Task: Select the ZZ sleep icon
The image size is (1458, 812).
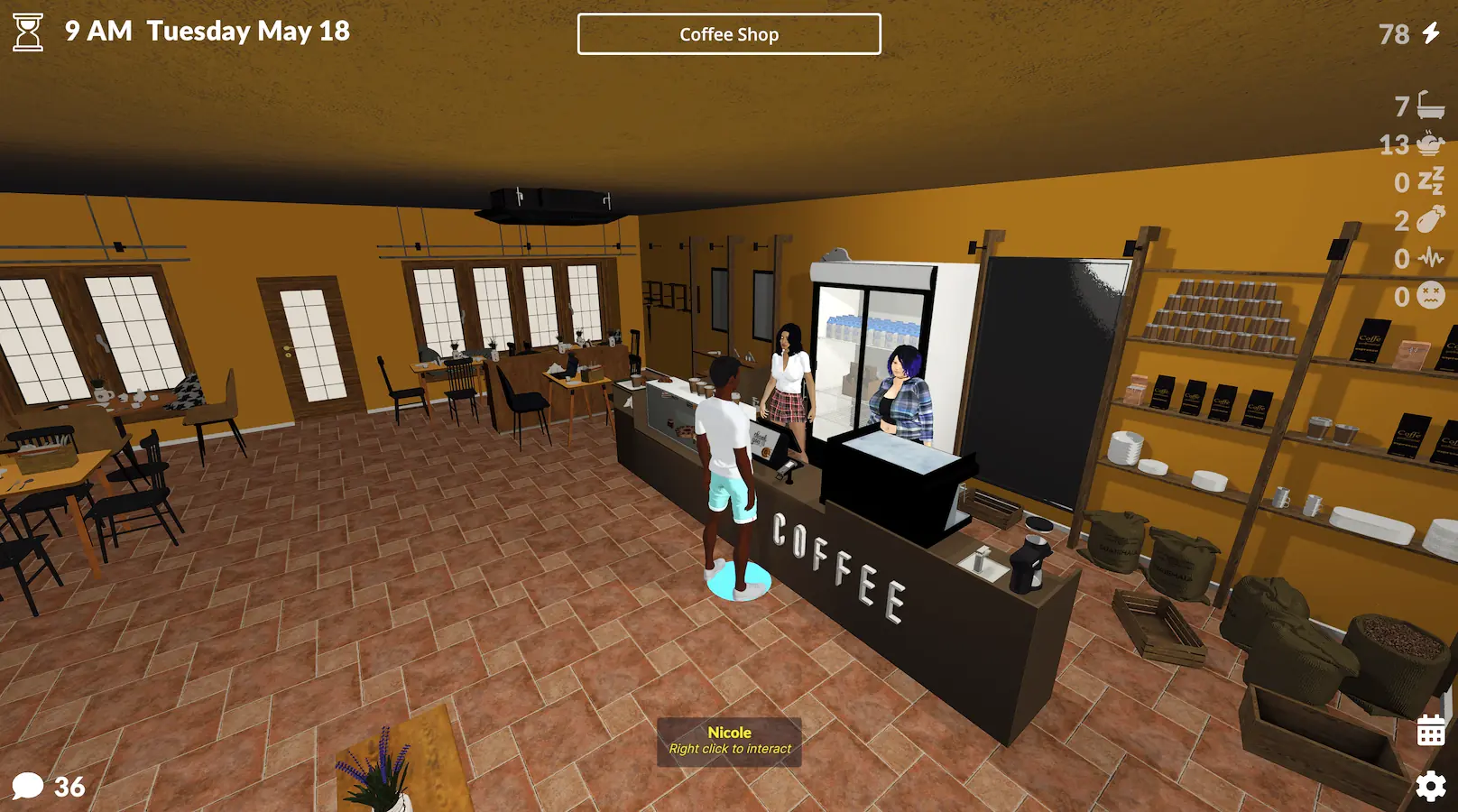Action: (x=1431, y=181)
